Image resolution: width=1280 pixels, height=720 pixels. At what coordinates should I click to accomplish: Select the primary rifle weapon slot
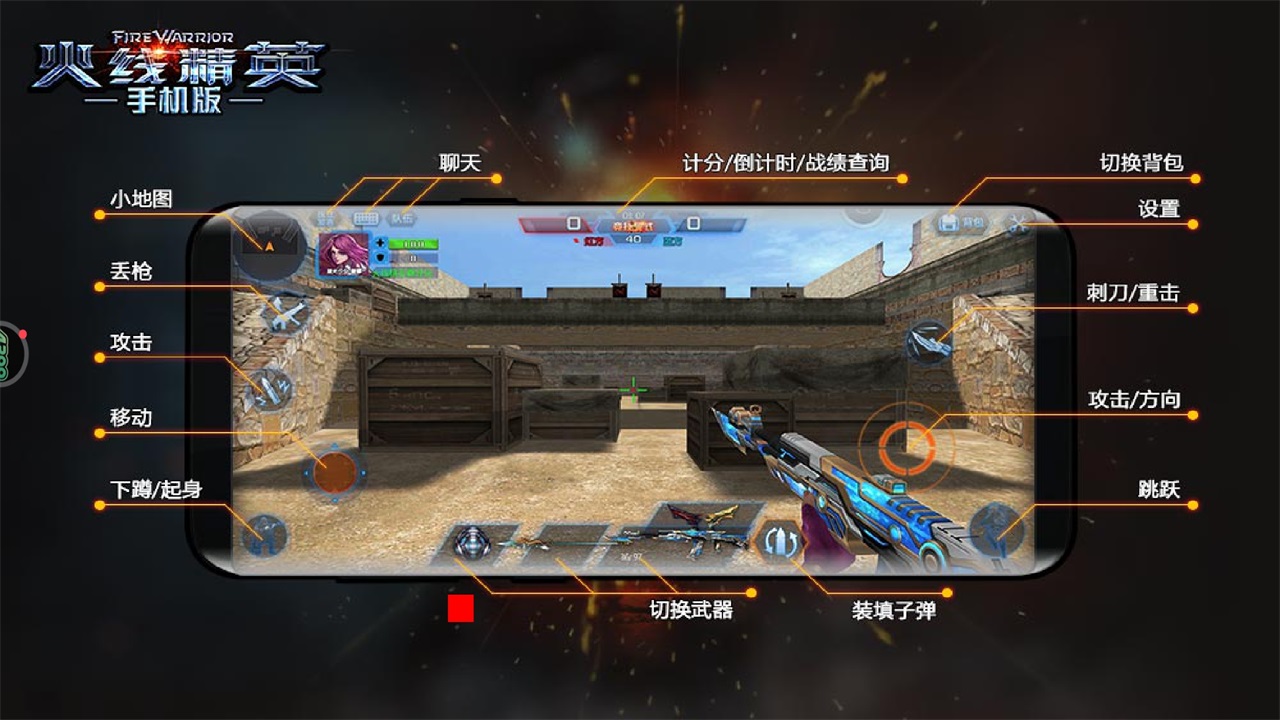click(680, 535)
